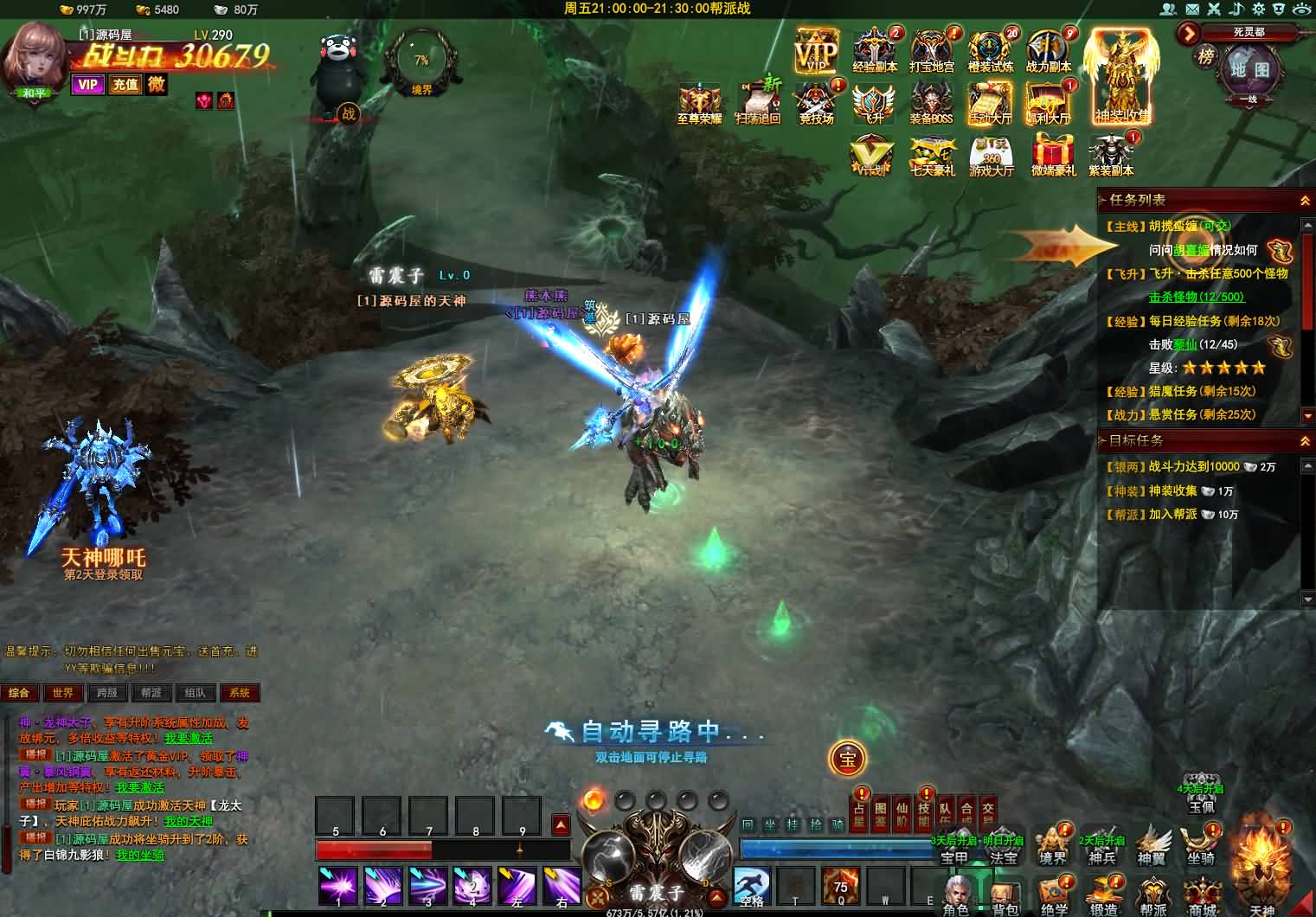1316x917 pixels.
Task: Open the 装备BOSS icon
Action: pyautogui.click(x=931, y=102)
